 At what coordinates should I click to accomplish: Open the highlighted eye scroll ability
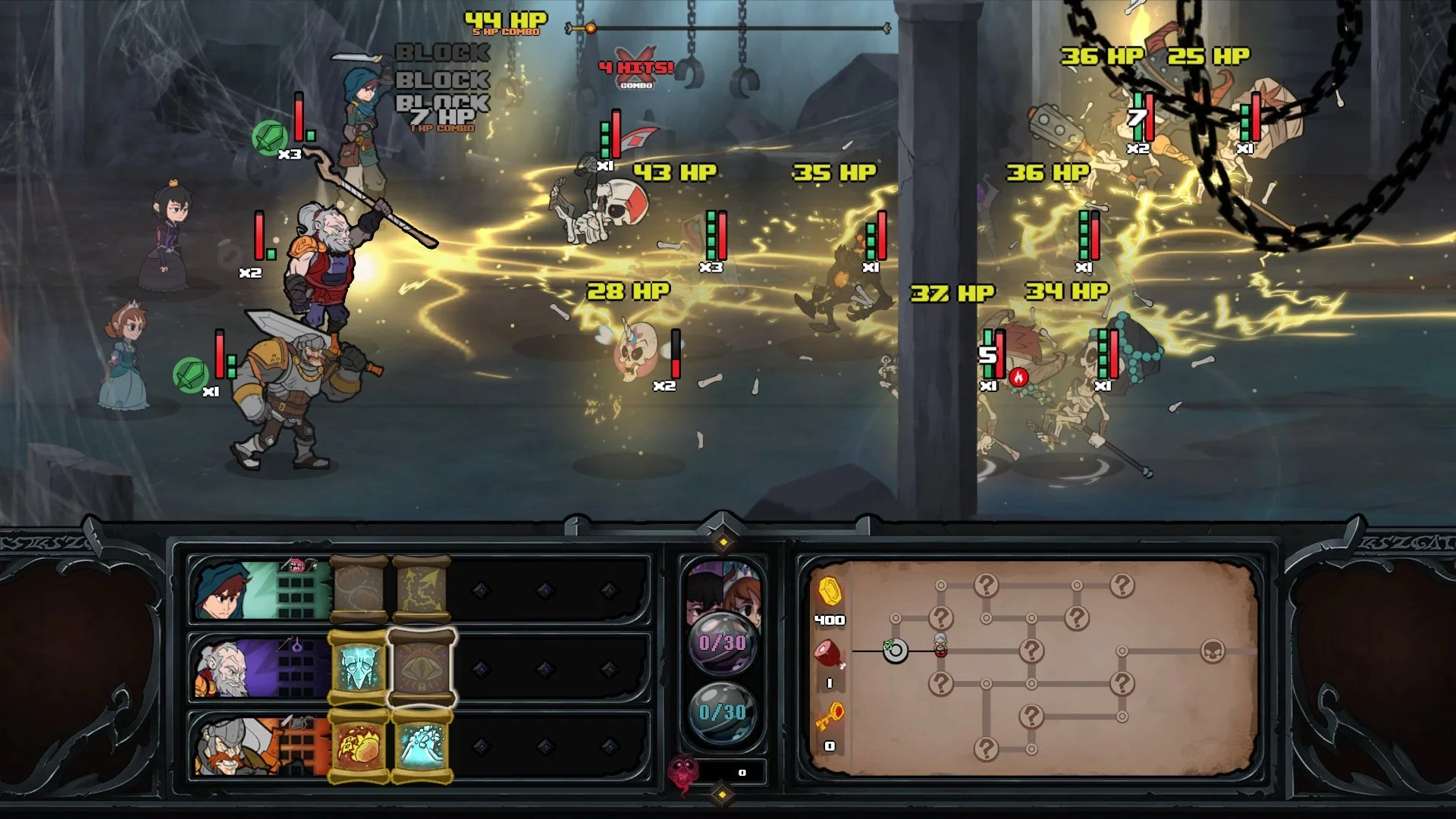pyautogui.click(x=422, y=665)
